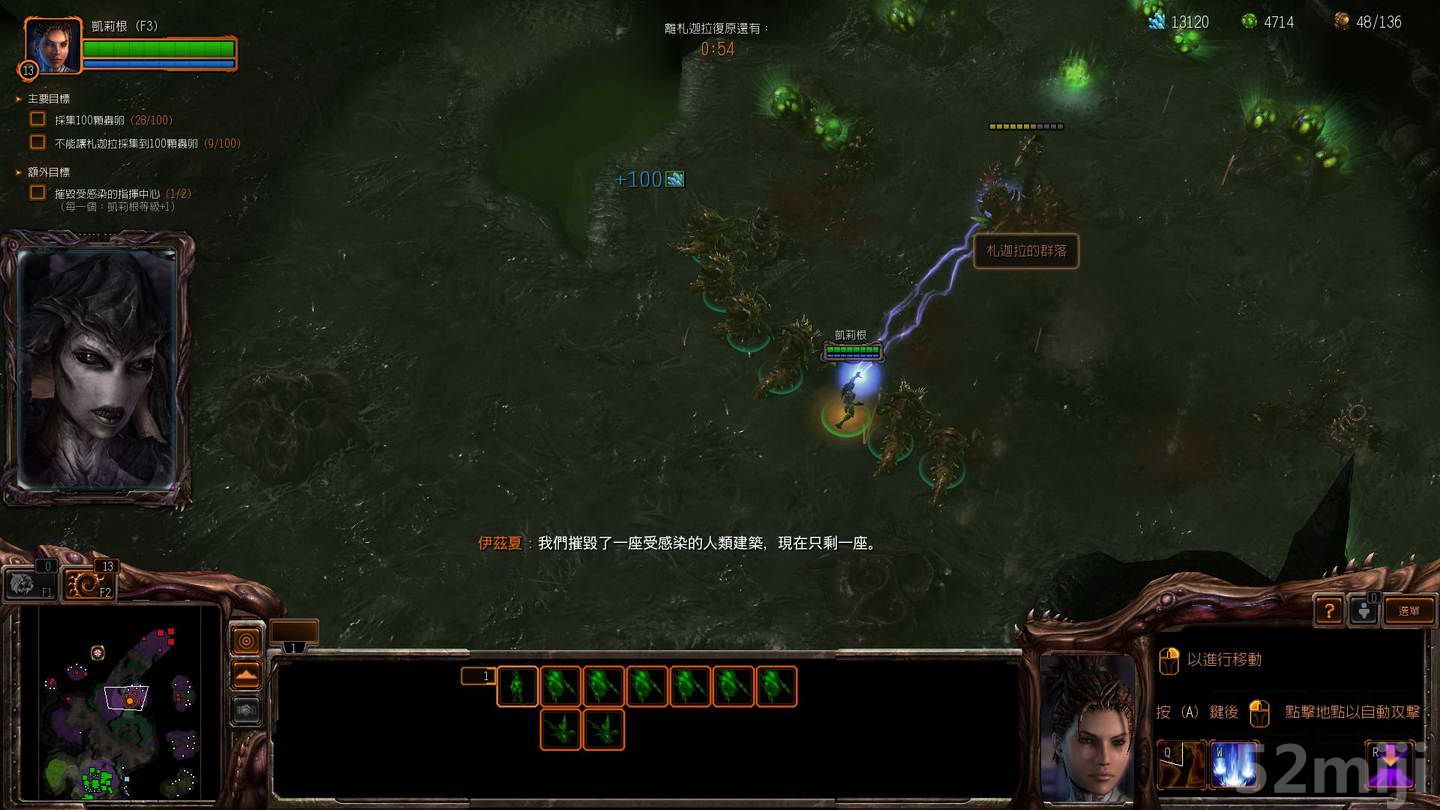Open the 選單 game menu
Image resolution: width=1440 pixels, height=810 pixels.
point(1410,610)
